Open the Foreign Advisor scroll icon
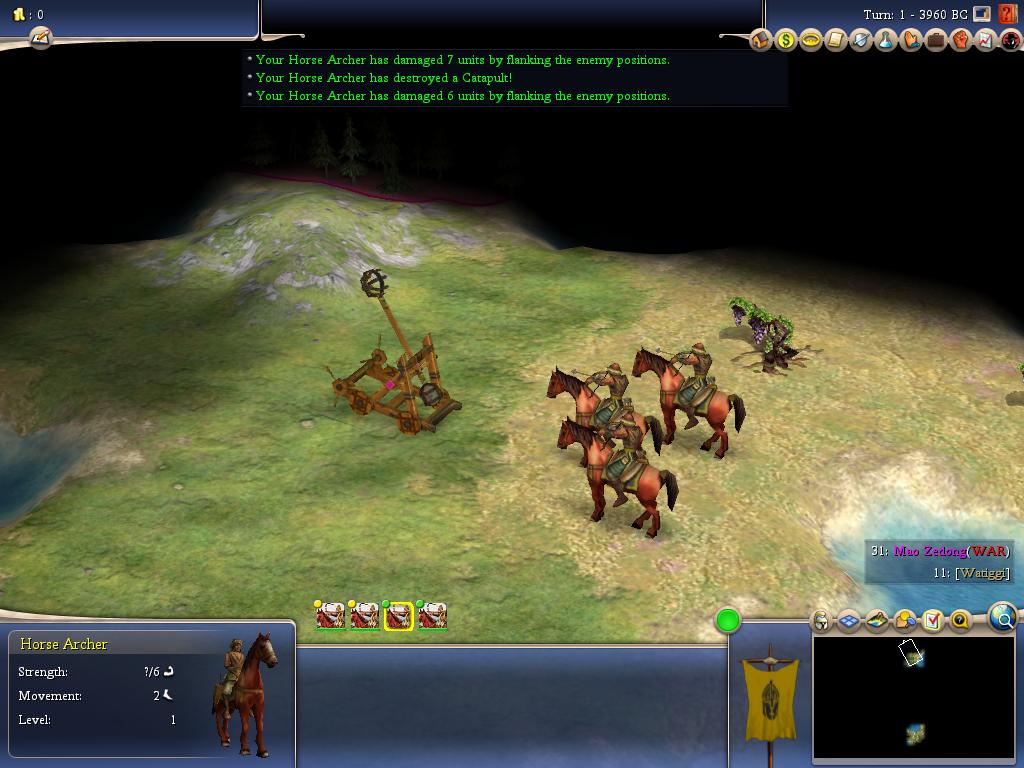1024x768 pixels. [836, 40]
